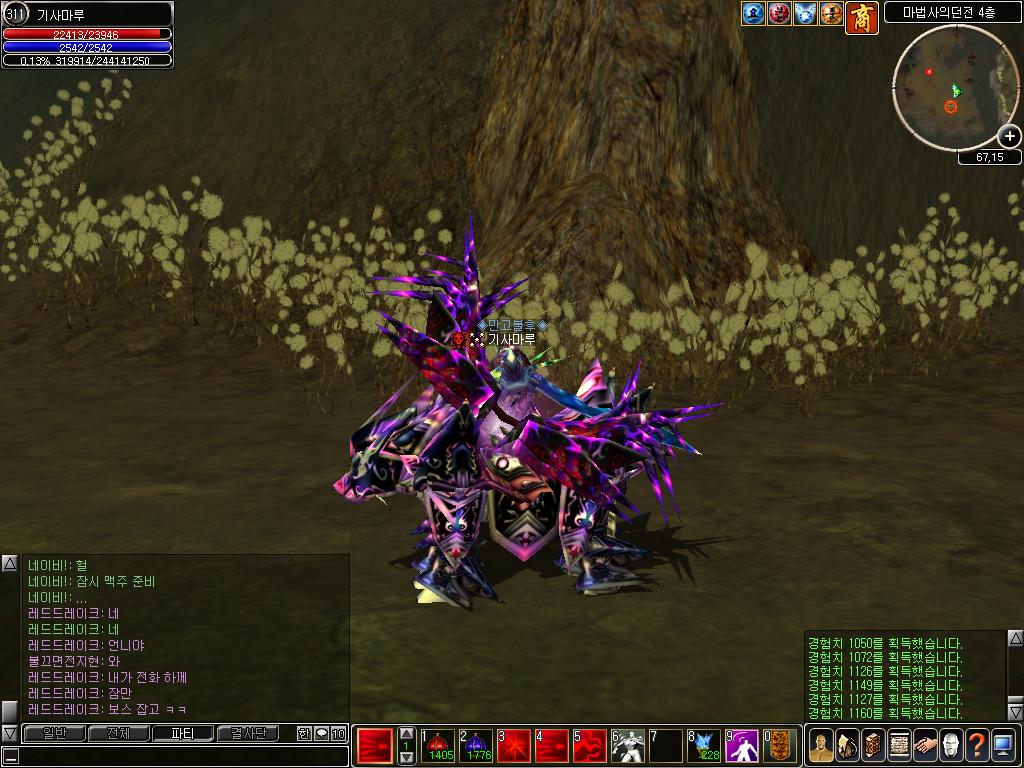Use the blue crystal item in slot 8

pyautogui.click(x=704, y=746)
